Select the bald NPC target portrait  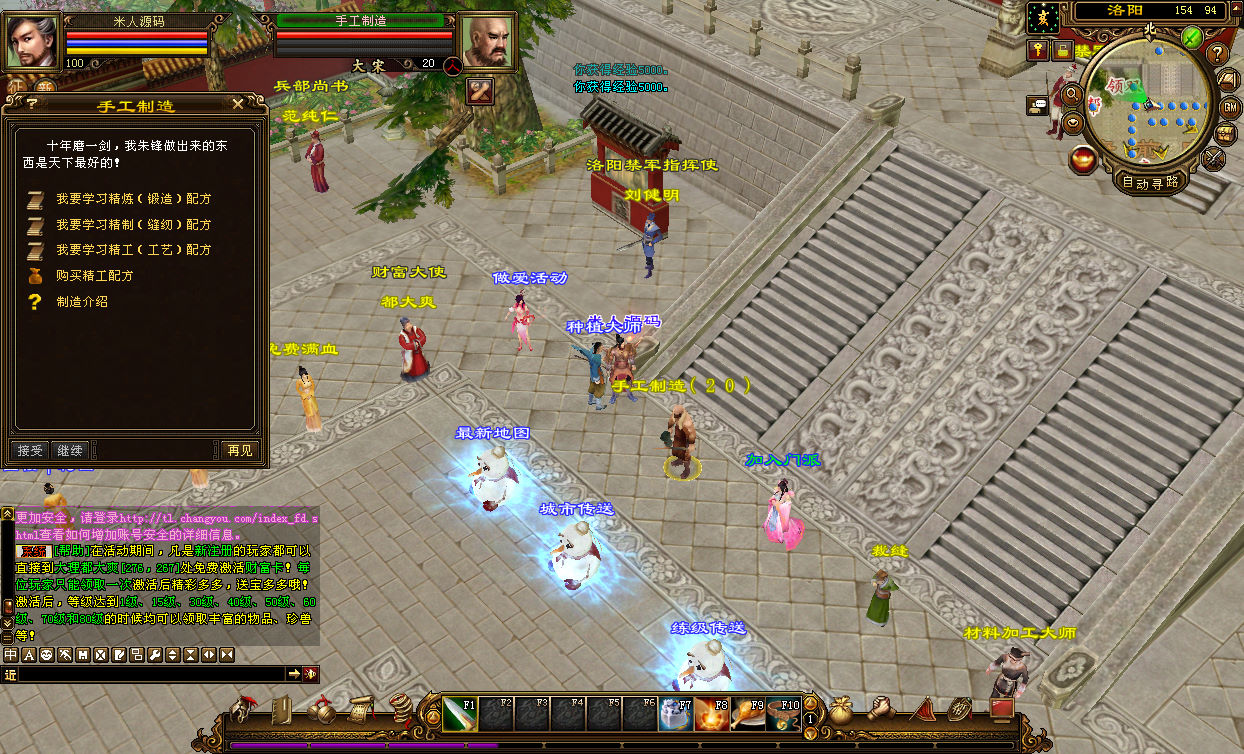click(487, 42)
